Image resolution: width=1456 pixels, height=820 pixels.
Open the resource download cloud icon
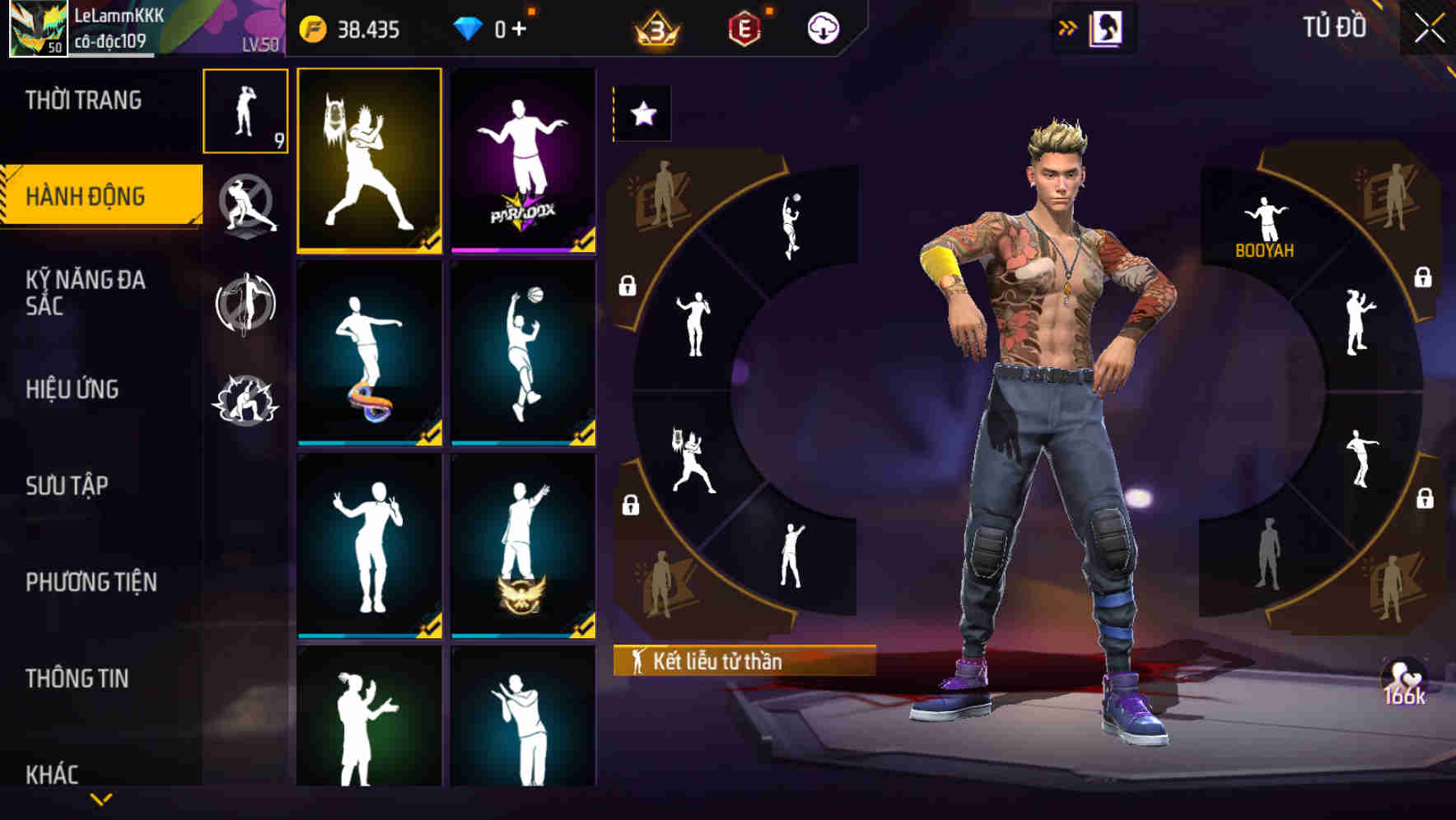822,26
